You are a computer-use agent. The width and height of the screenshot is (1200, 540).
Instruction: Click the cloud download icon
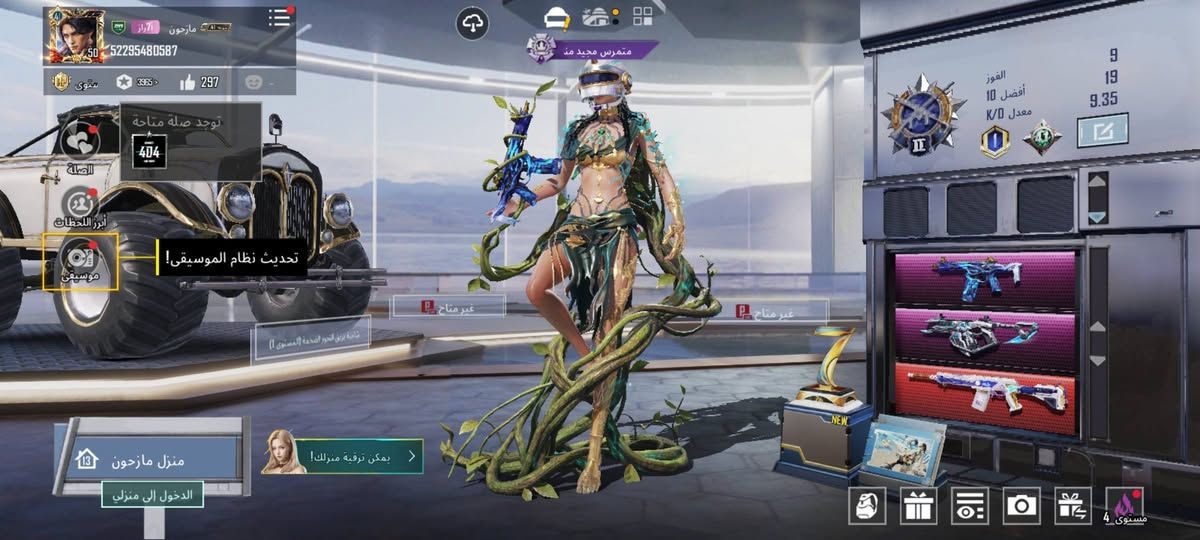tap(472, 21)
